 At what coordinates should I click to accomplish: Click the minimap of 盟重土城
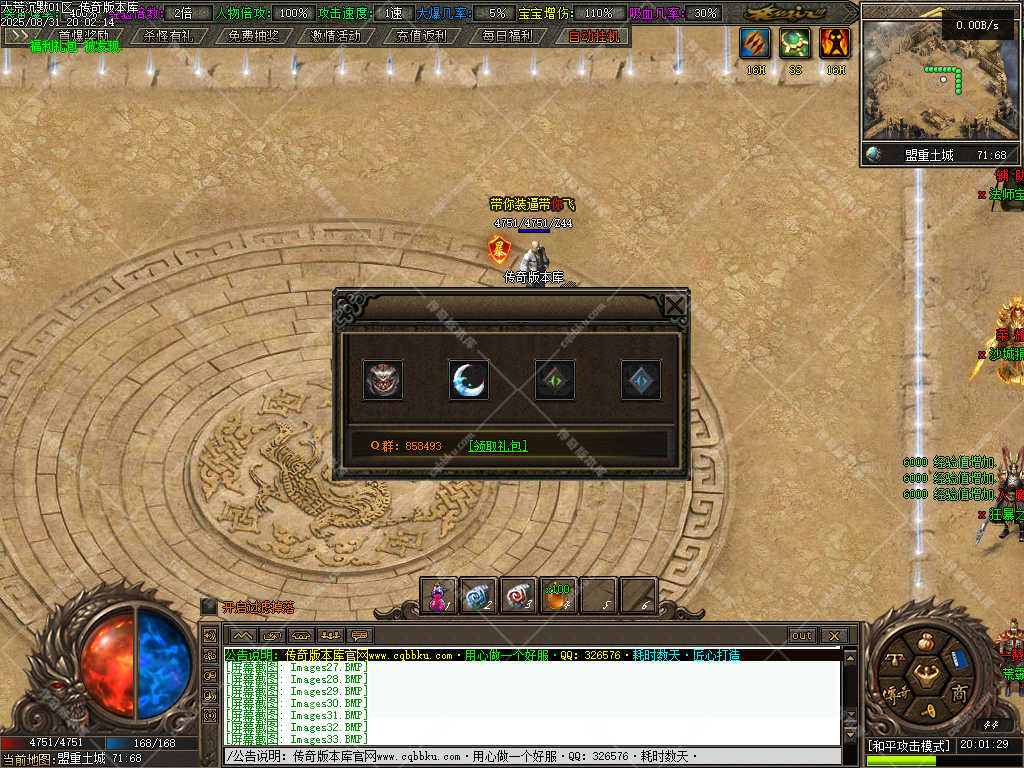pos(933,82)
